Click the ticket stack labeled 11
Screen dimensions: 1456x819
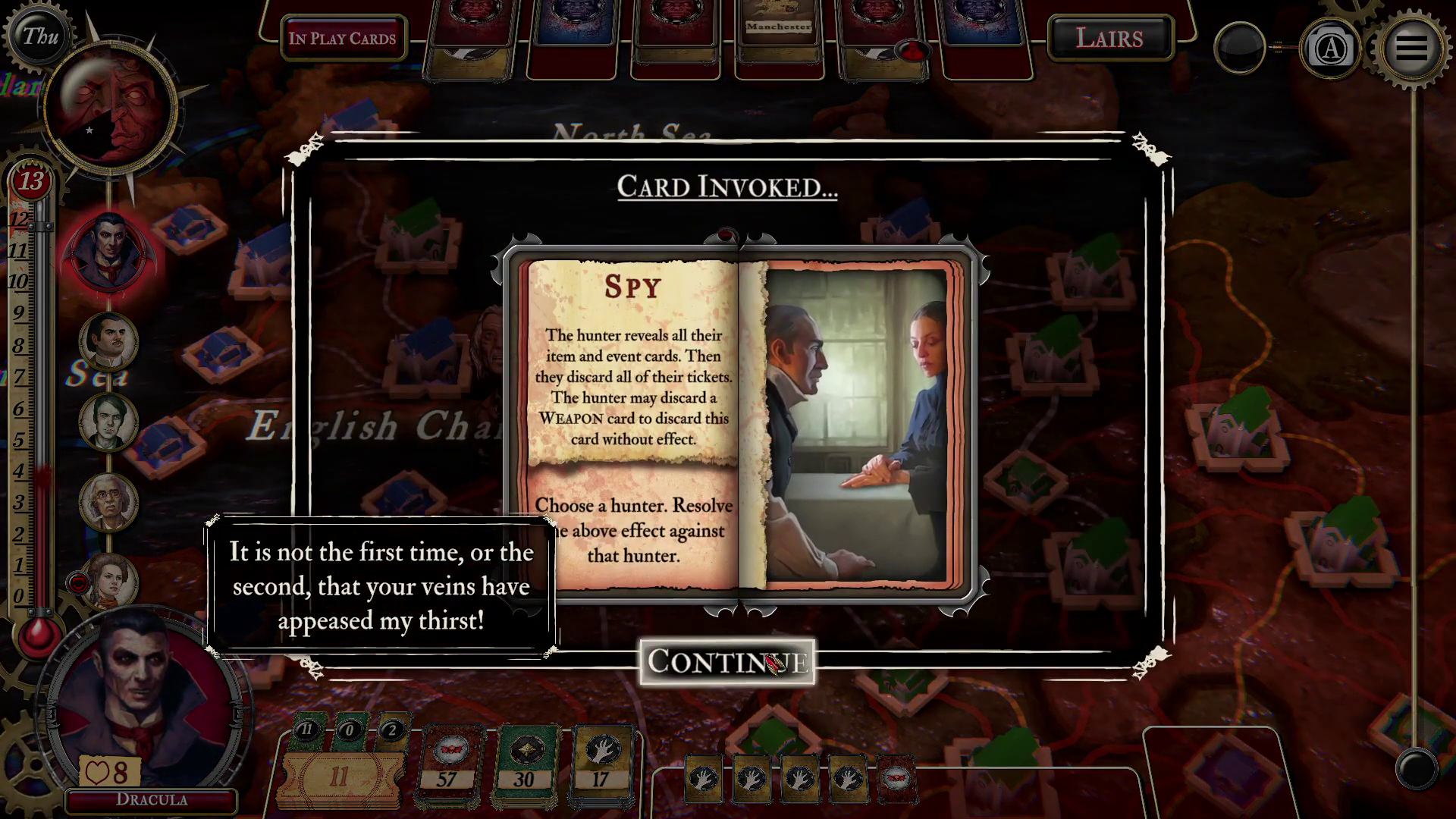338,777
